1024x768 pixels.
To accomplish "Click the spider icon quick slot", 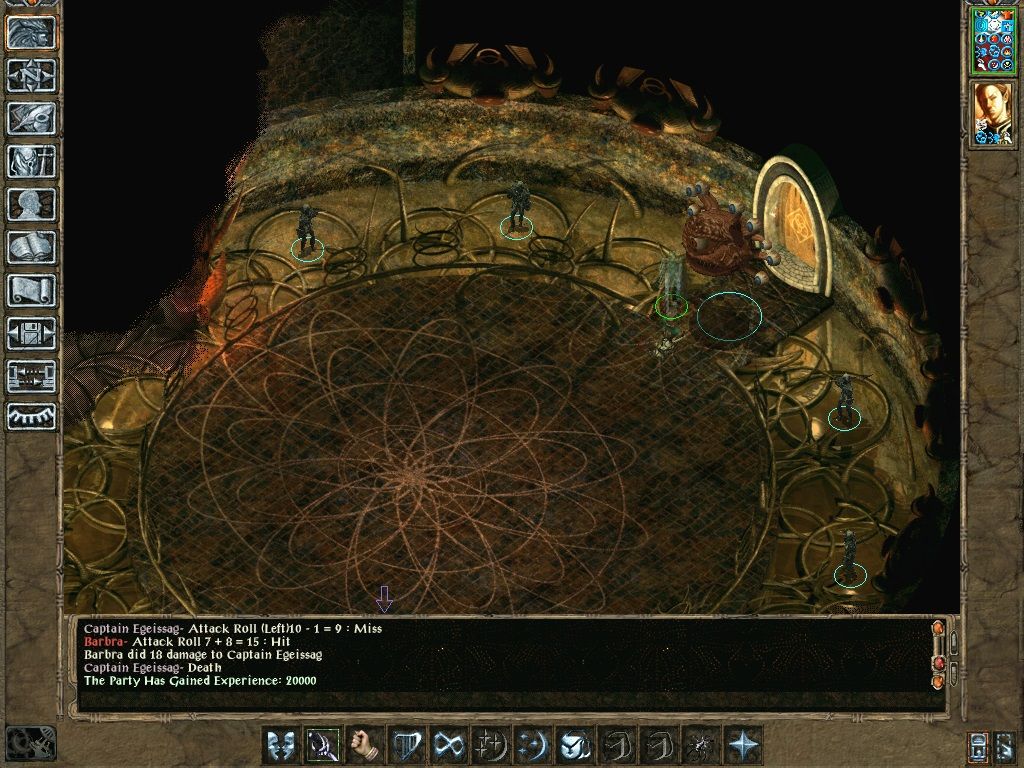I will point(701,745).
